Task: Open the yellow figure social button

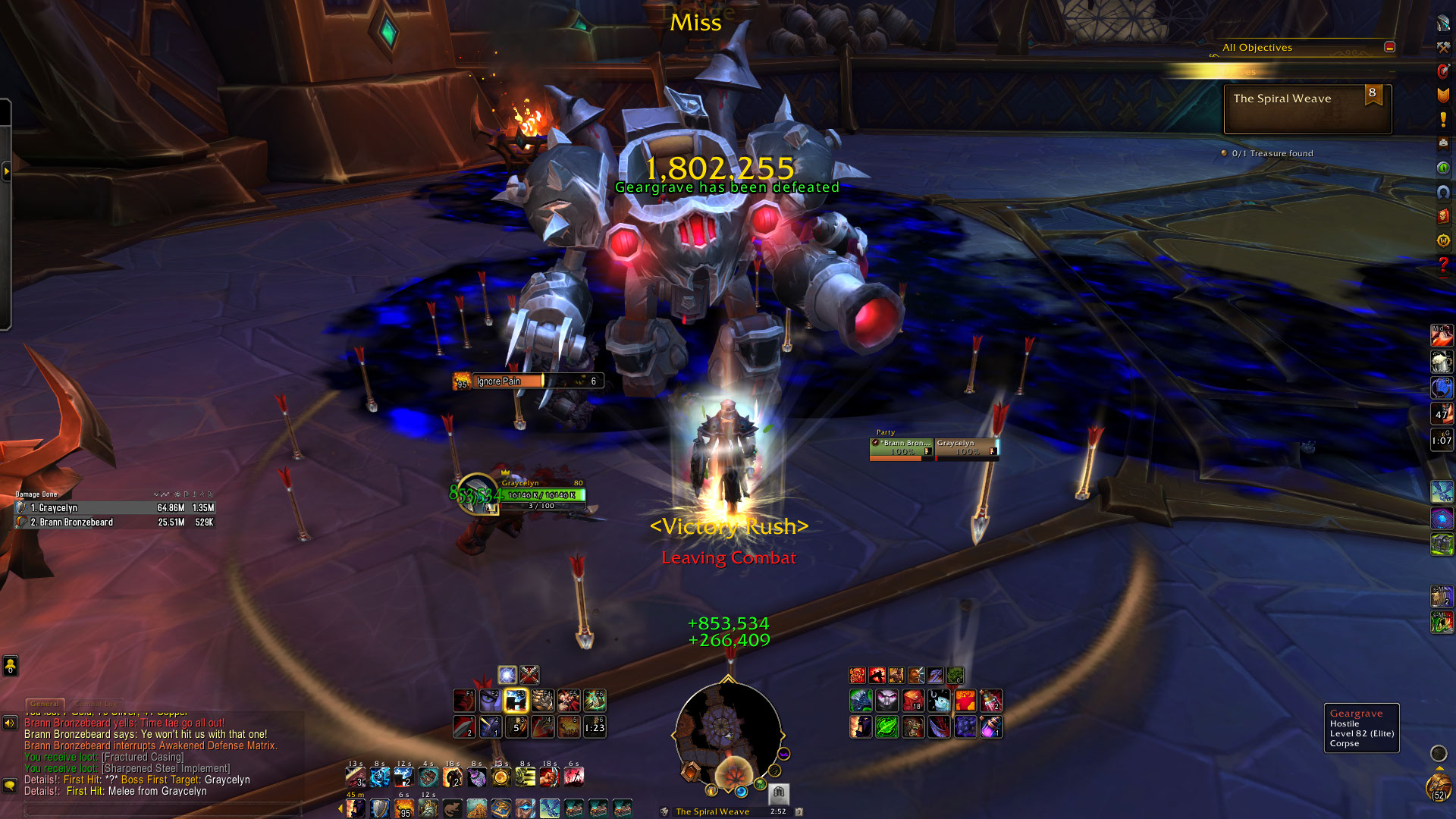Action: click(10, 666)
